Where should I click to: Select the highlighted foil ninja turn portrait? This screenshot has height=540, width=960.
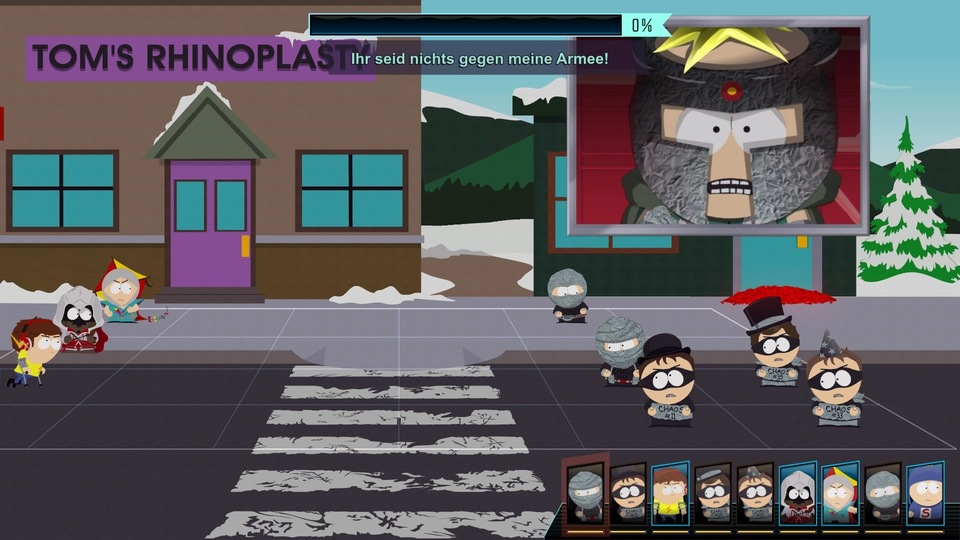(585, 491)
